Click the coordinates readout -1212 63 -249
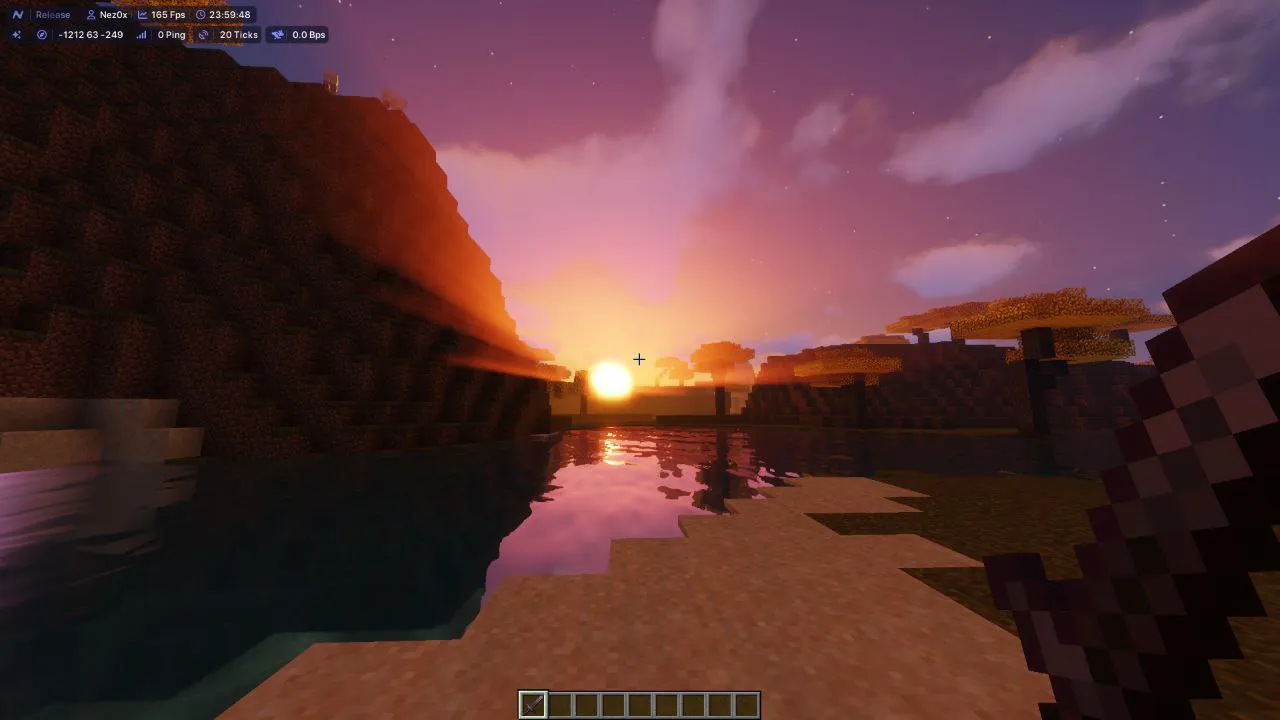The image size is (1280, 720). 91,34
